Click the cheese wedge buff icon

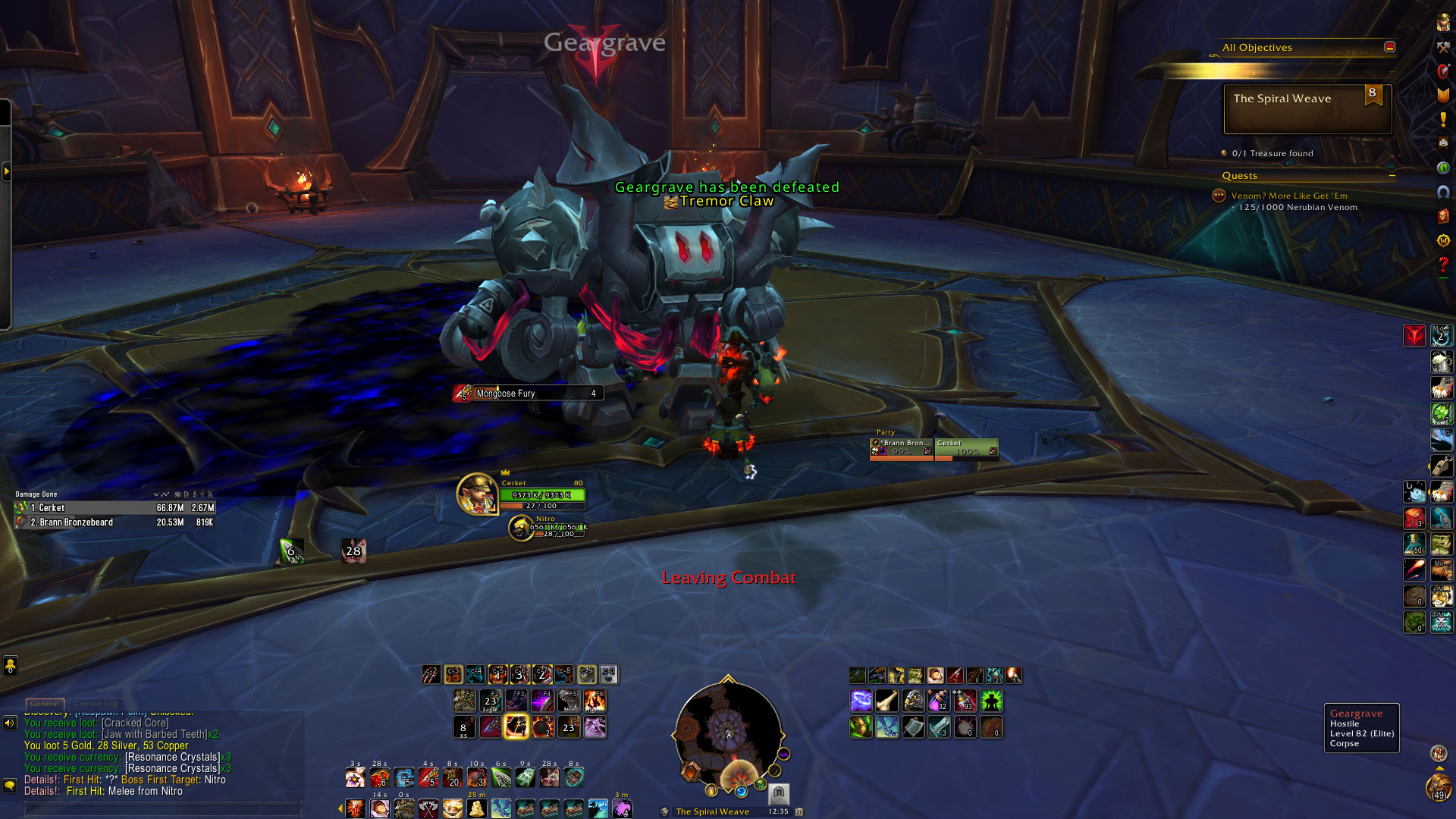476,808
